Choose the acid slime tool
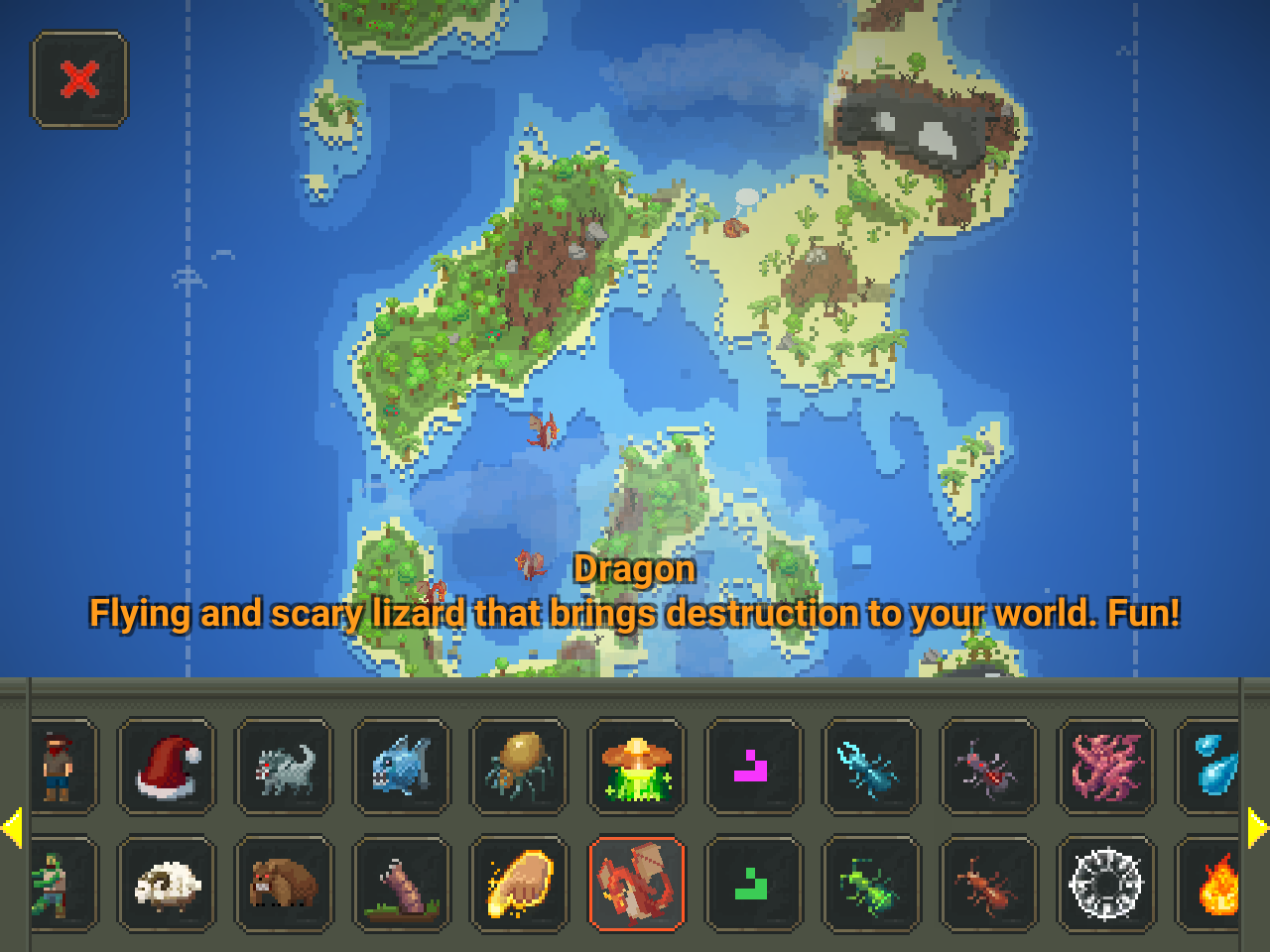 [x=636, y=767]
